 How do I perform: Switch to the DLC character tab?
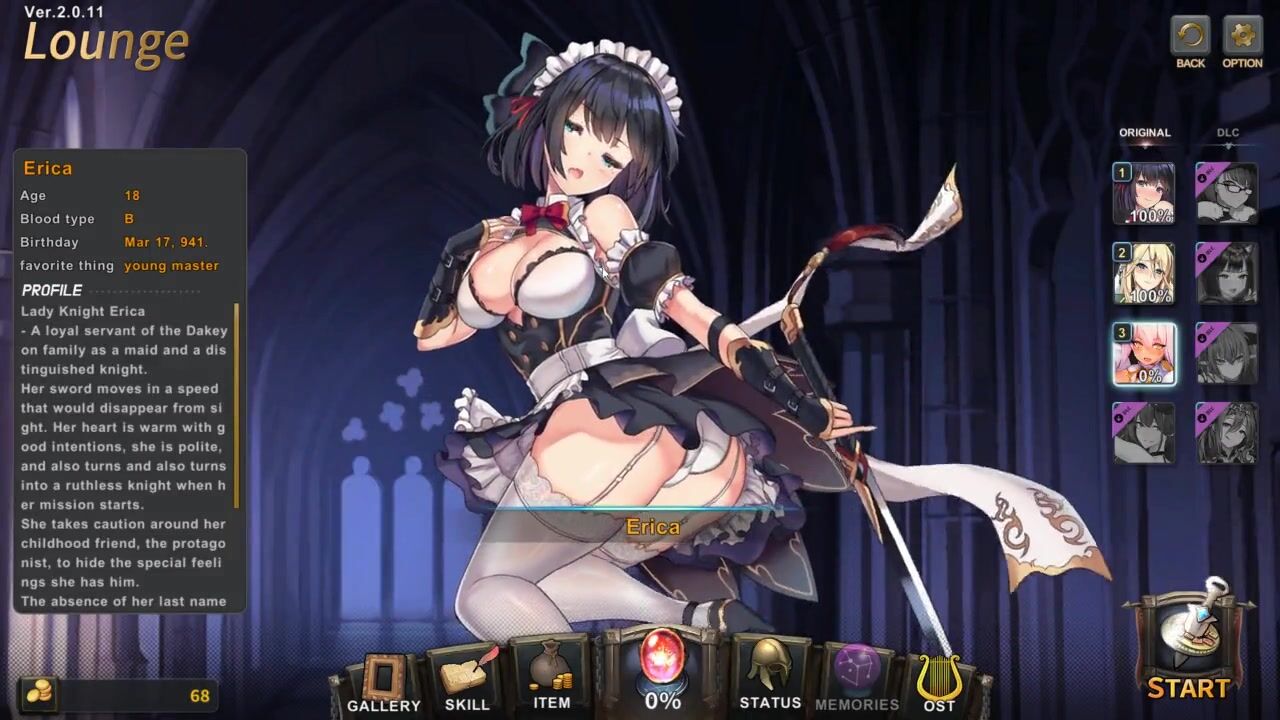tap(1227, 133)
